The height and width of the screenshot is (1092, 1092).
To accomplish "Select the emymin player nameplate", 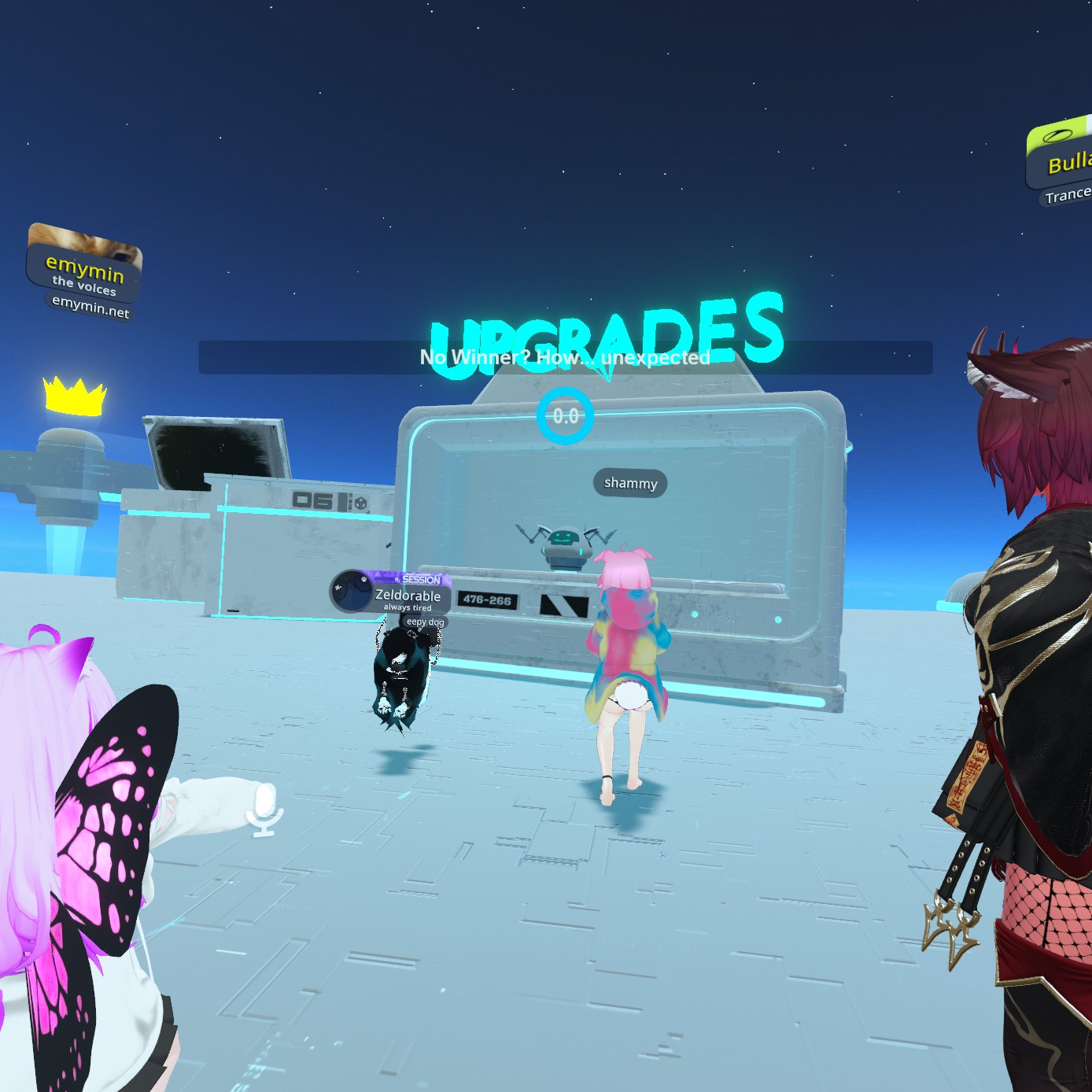I will (85, 272).
